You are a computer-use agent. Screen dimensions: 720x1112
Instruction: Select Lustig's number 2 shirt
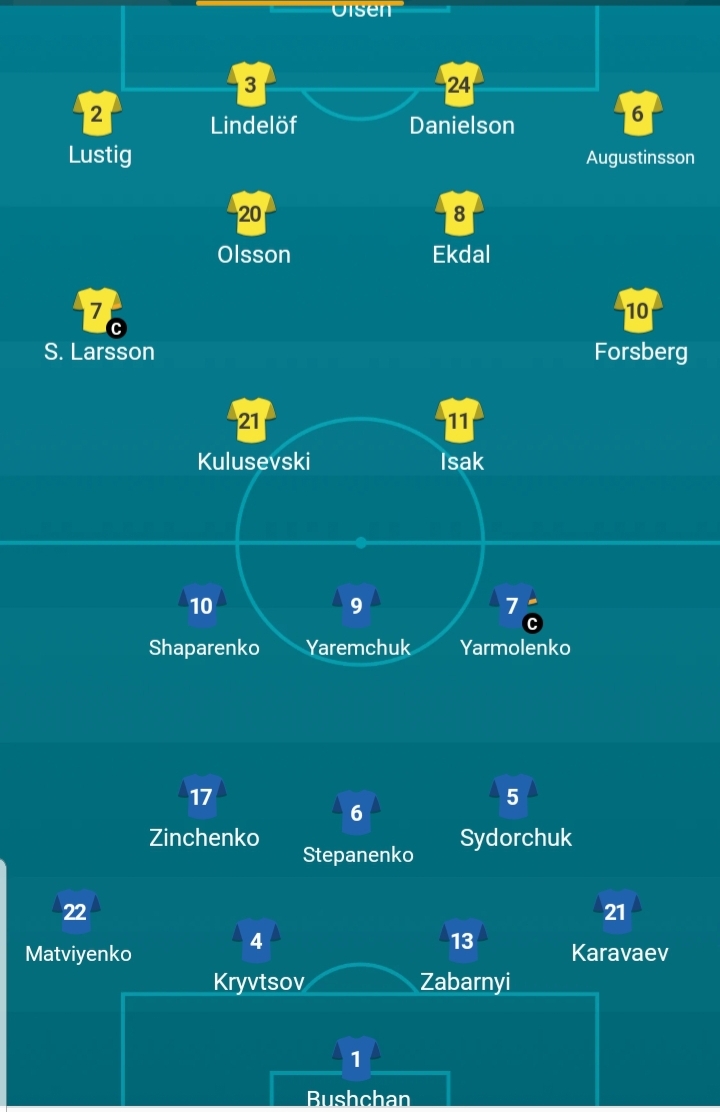(97, 114)
